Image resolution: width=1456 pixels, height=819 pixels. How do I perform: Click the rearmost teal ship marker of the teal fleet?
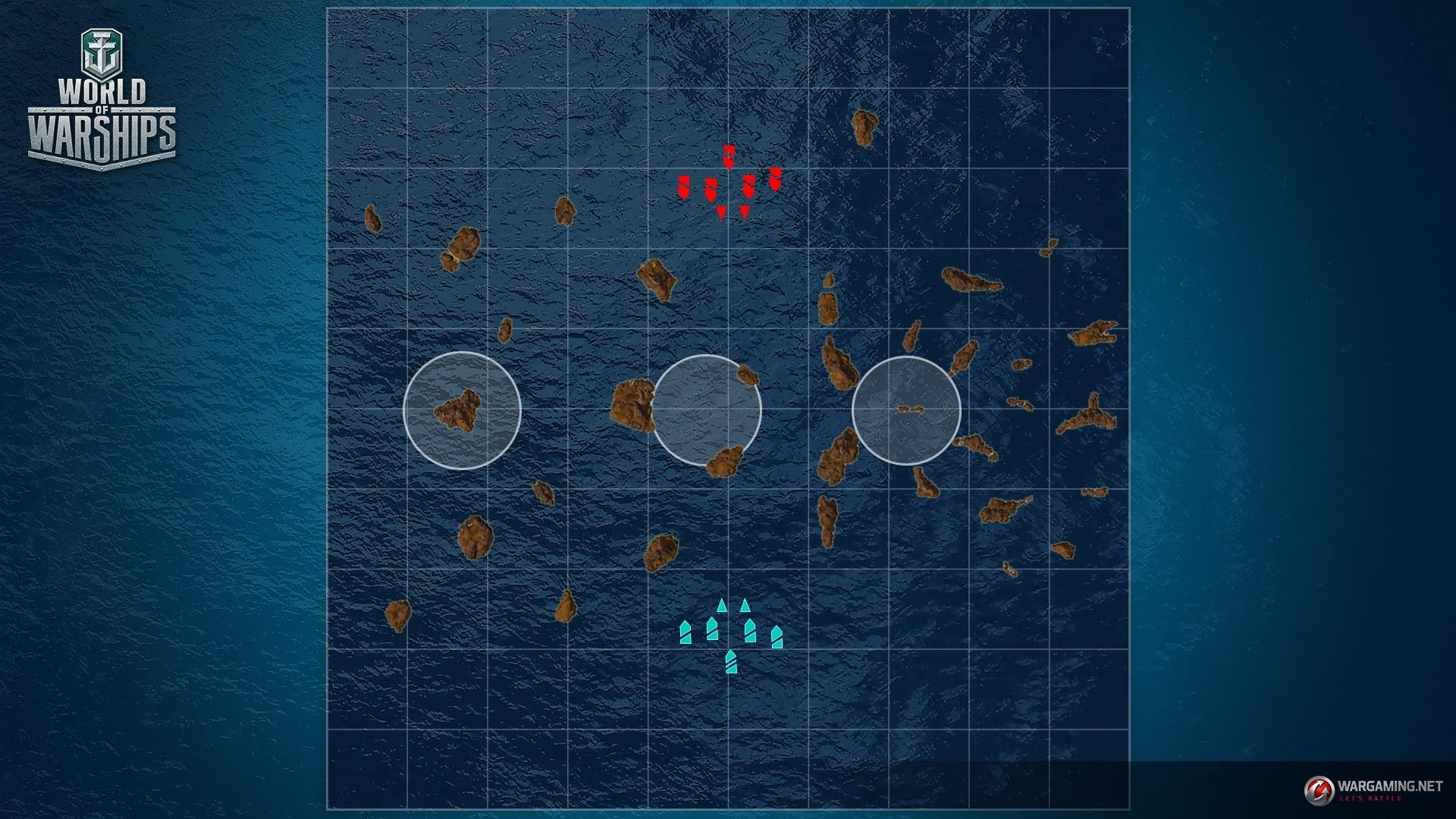[730, 662]
